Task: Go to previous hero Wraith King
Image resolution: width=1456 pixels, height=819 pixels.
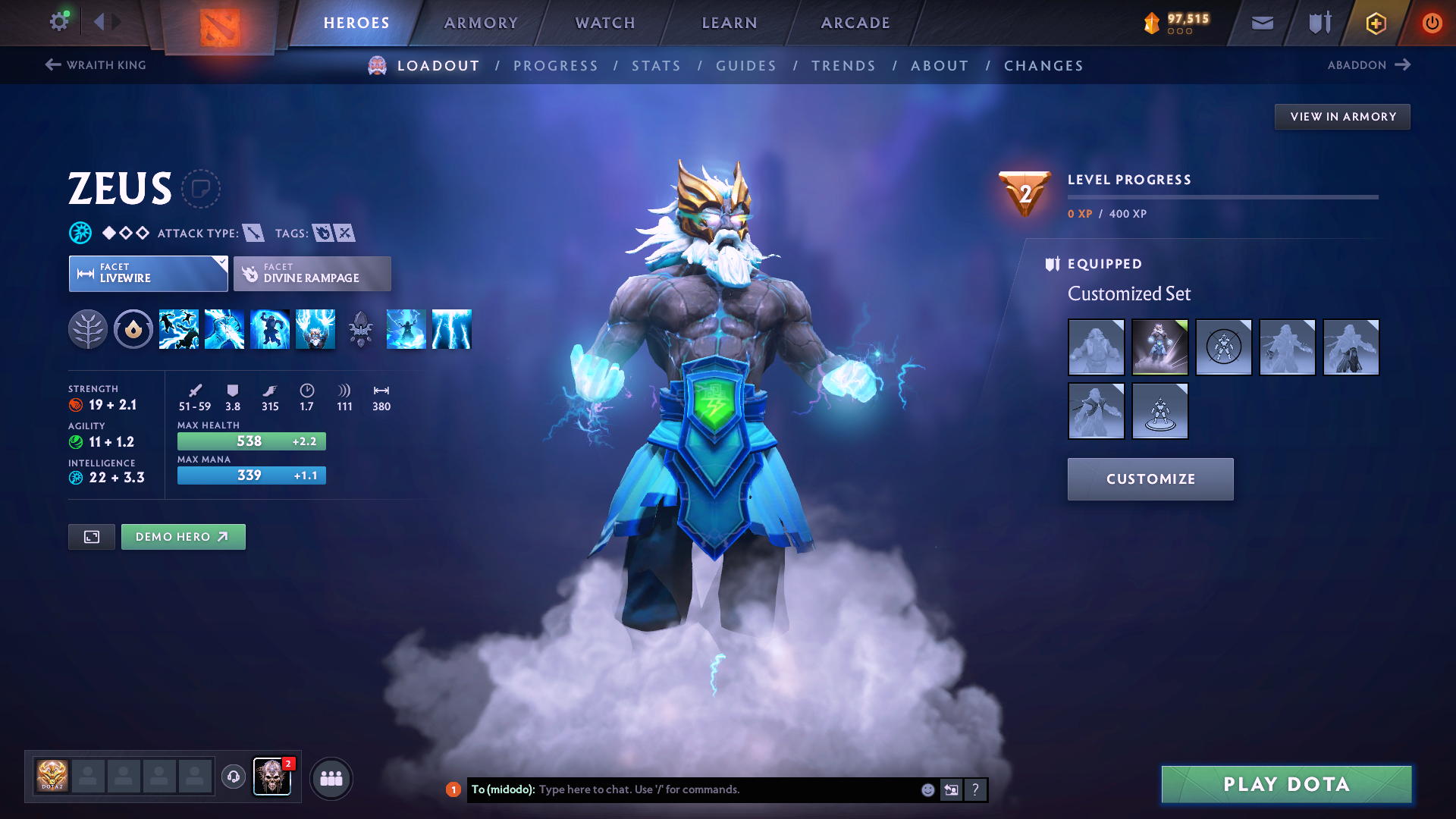Action: [96, 65]
